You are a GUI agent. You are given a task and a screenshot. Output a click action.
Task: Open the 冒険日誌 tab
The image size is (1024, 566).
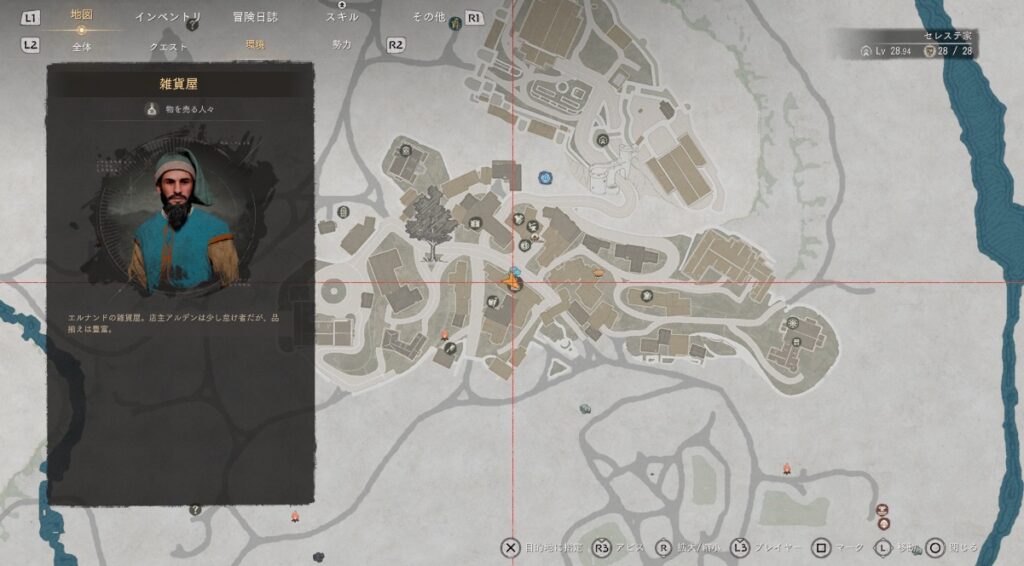click(255, 17)
